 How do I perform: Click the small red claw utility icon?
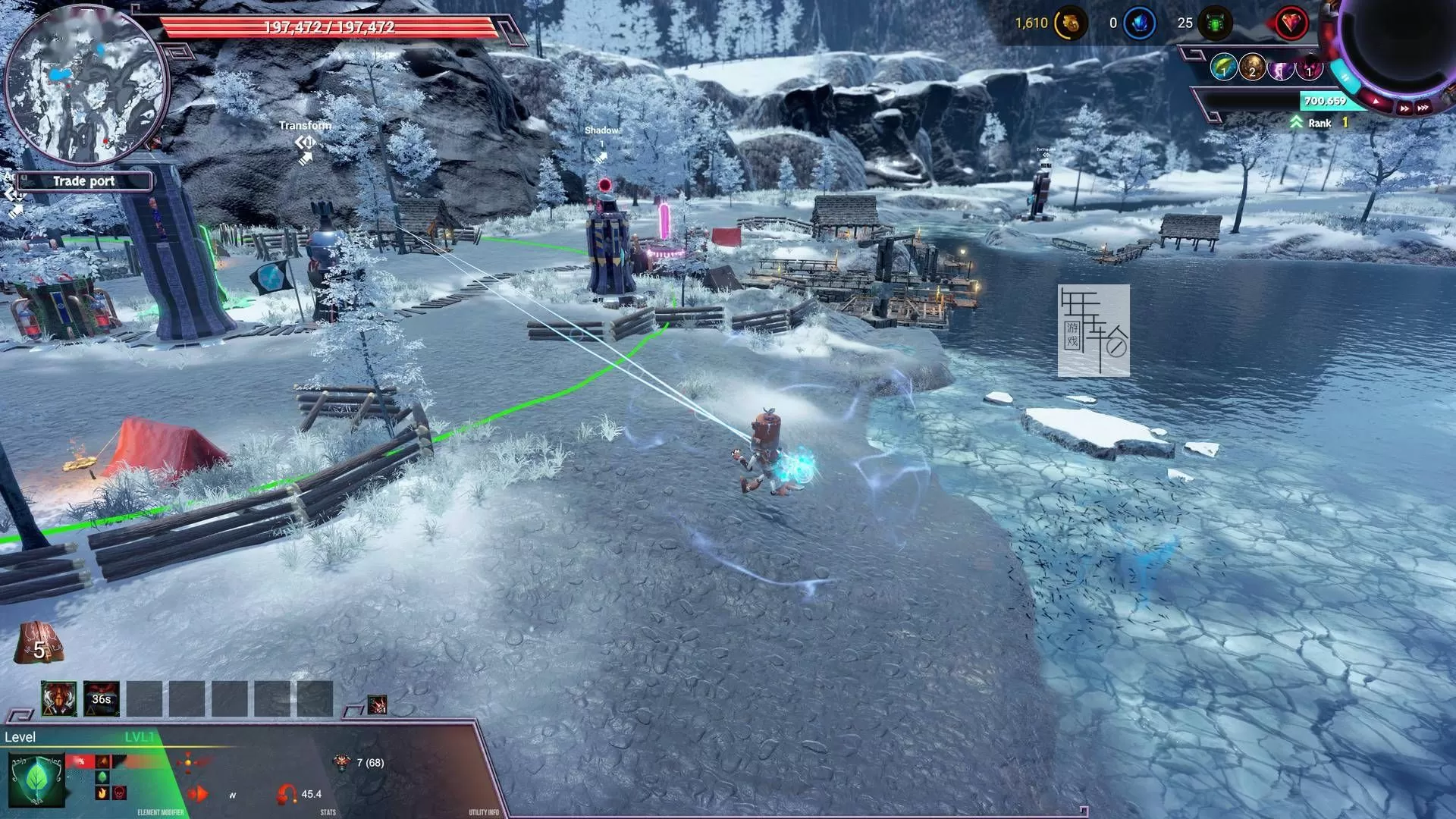click(x=377, y=705)
